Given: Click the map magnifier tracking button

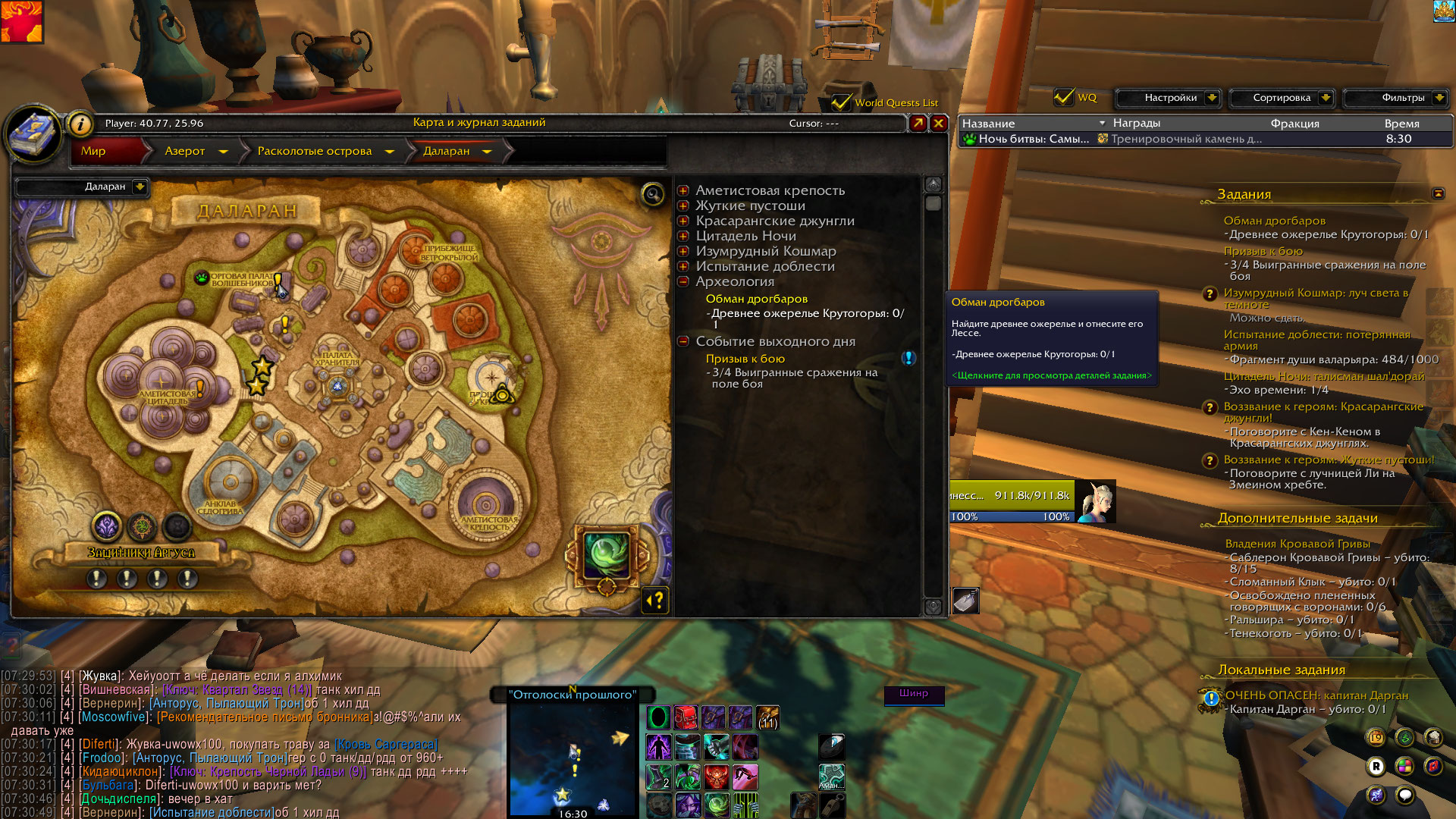Looking at the screenshot, I should click(x=653, y=195).
